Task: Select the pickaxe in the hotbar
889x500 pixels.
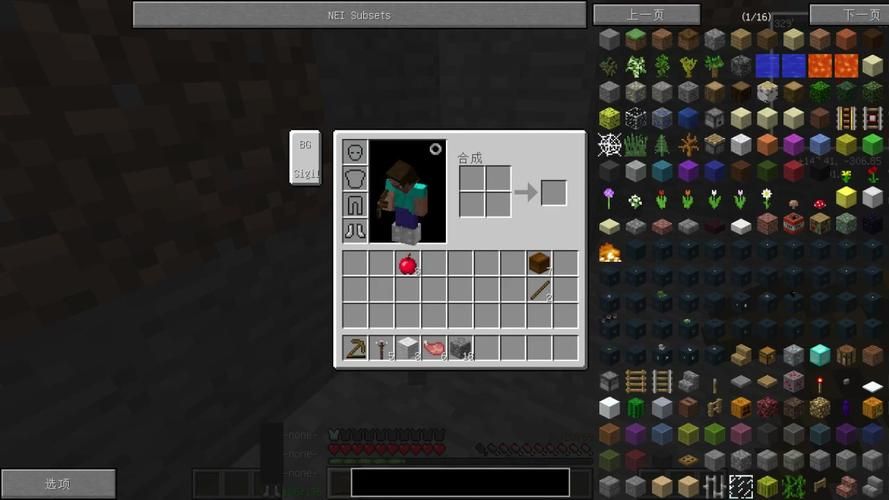Action: [x=355, y=348]
